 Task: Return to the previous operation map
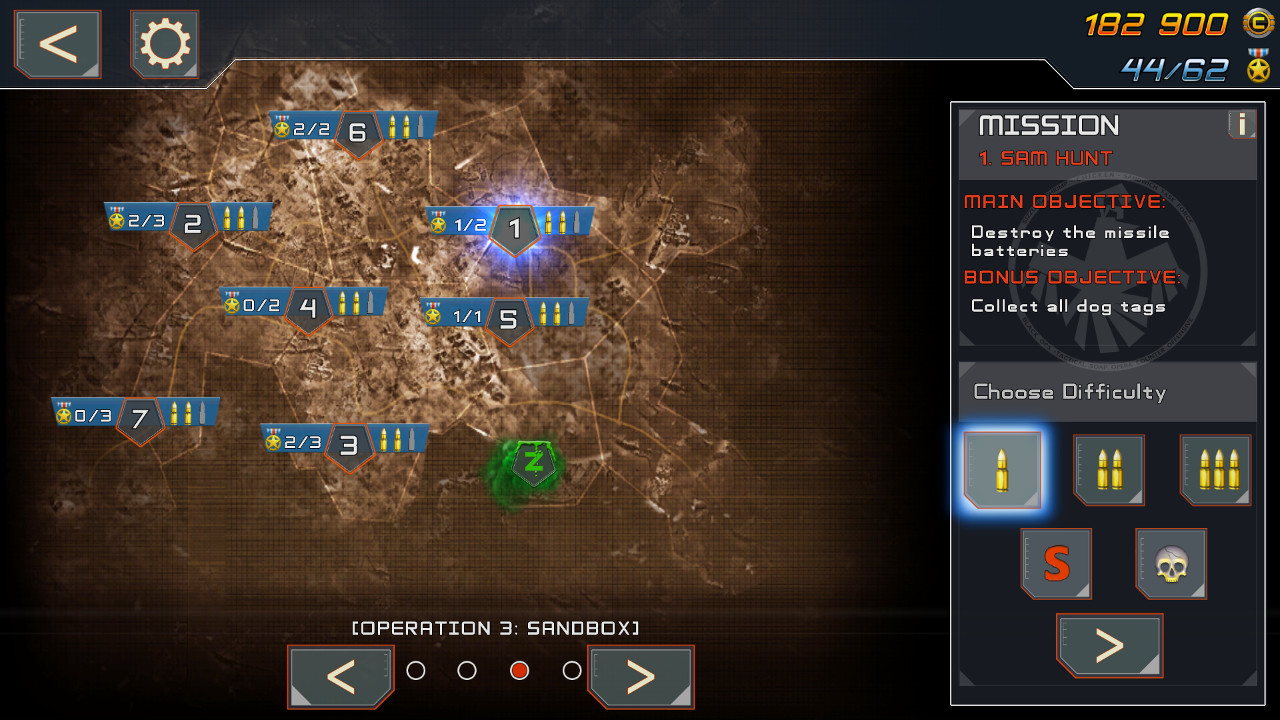341,677
